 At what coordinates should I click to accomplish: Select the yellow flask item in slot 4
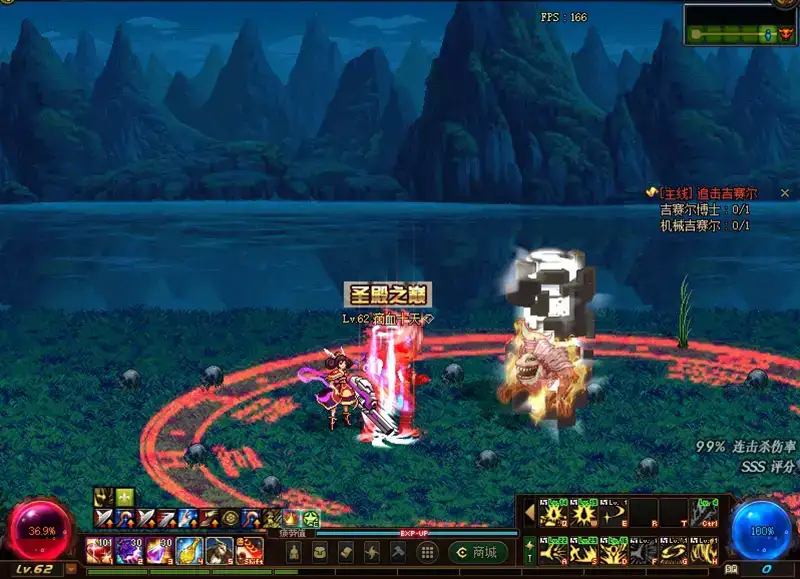(x=190, y=551)
